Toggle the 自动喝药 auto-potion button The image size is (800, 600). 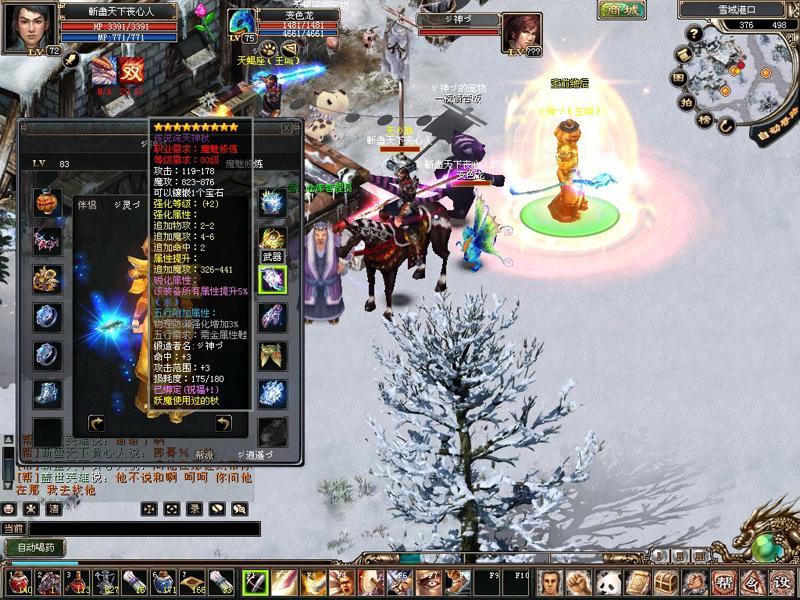coord(35,547)
